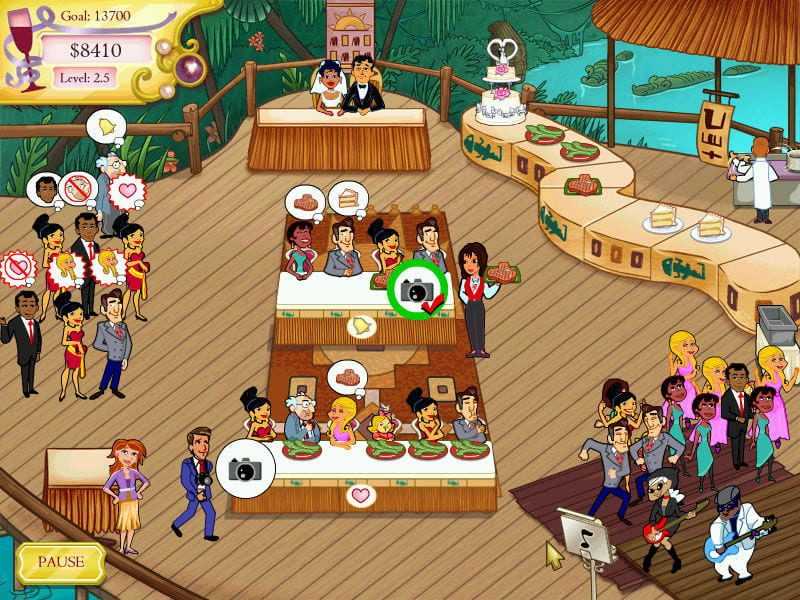Select the green-circled camera request bubble
This screenshot has height=600, width=800.
tap(417, 287)
